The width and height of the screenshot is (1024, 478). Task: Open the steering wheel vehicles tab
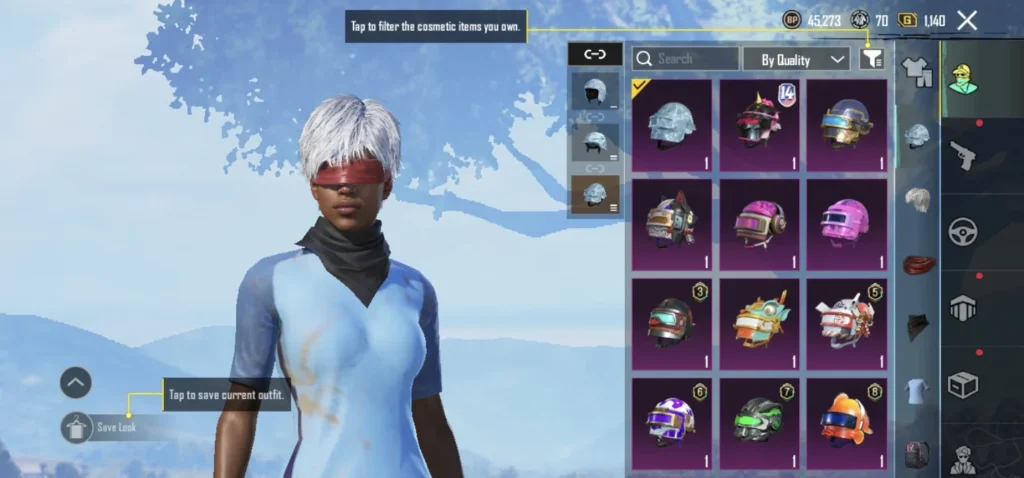pyautogui.click(x=963, y=231)
